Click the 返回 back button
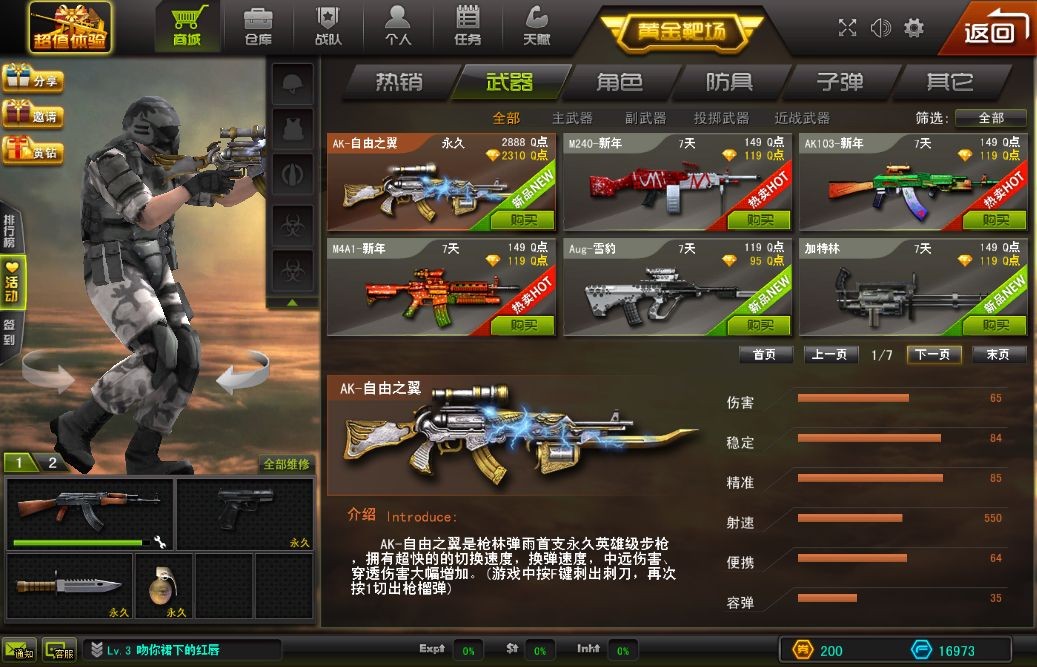The width and height of the screenshot is (1037, 667). pyautogui.click(x=990, y=30)
